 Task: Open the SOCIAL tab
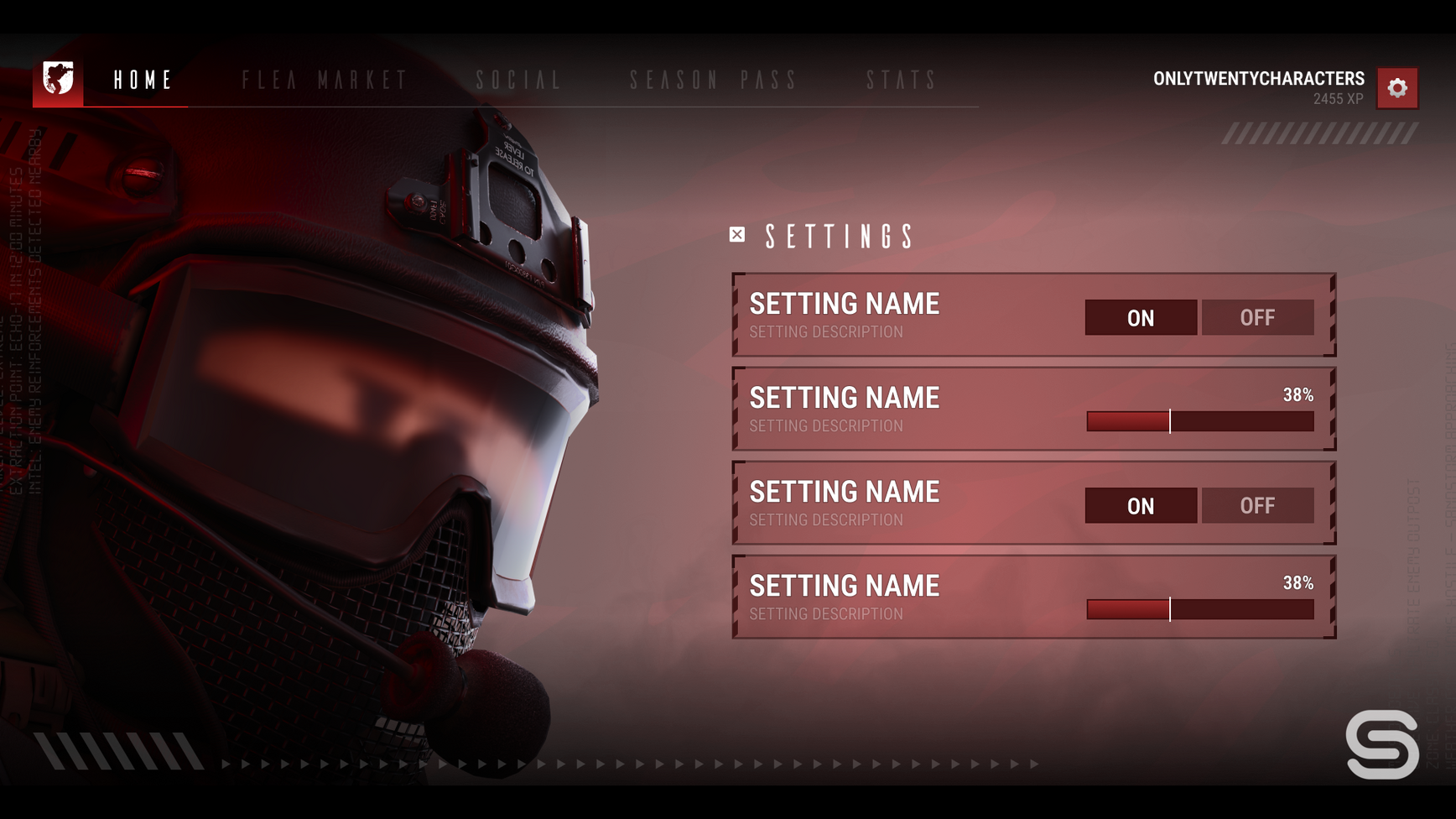tap(517, 81)
